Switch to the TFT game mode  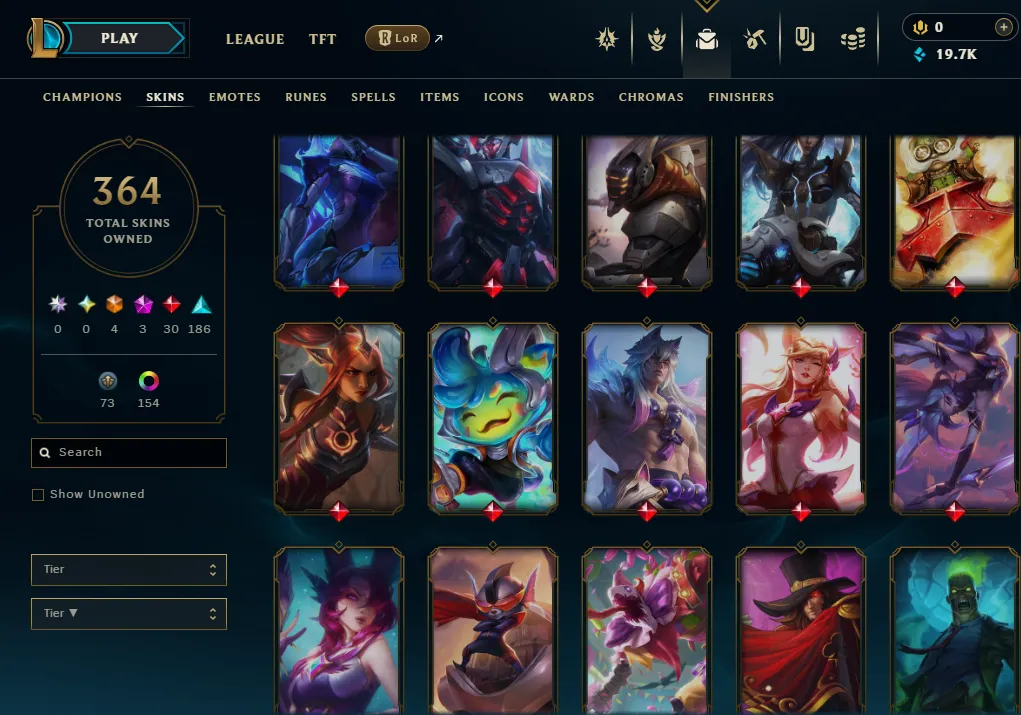(x=322, y=39)
